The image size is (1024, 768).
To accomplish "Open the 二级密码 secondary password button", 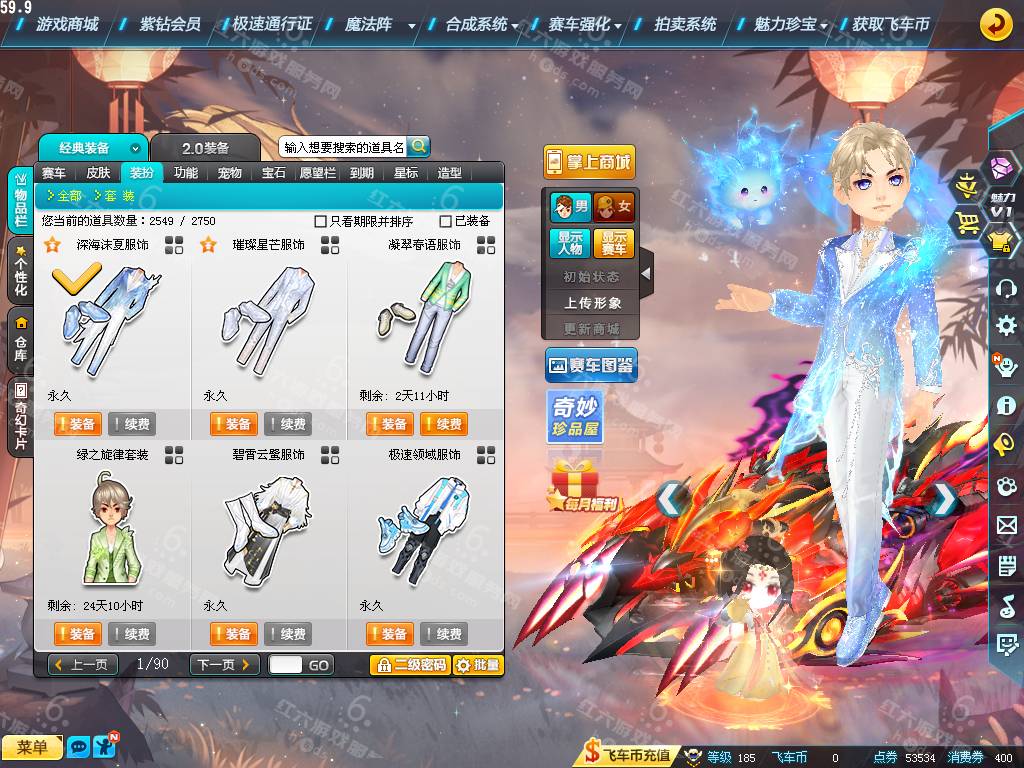I will 409,665.
